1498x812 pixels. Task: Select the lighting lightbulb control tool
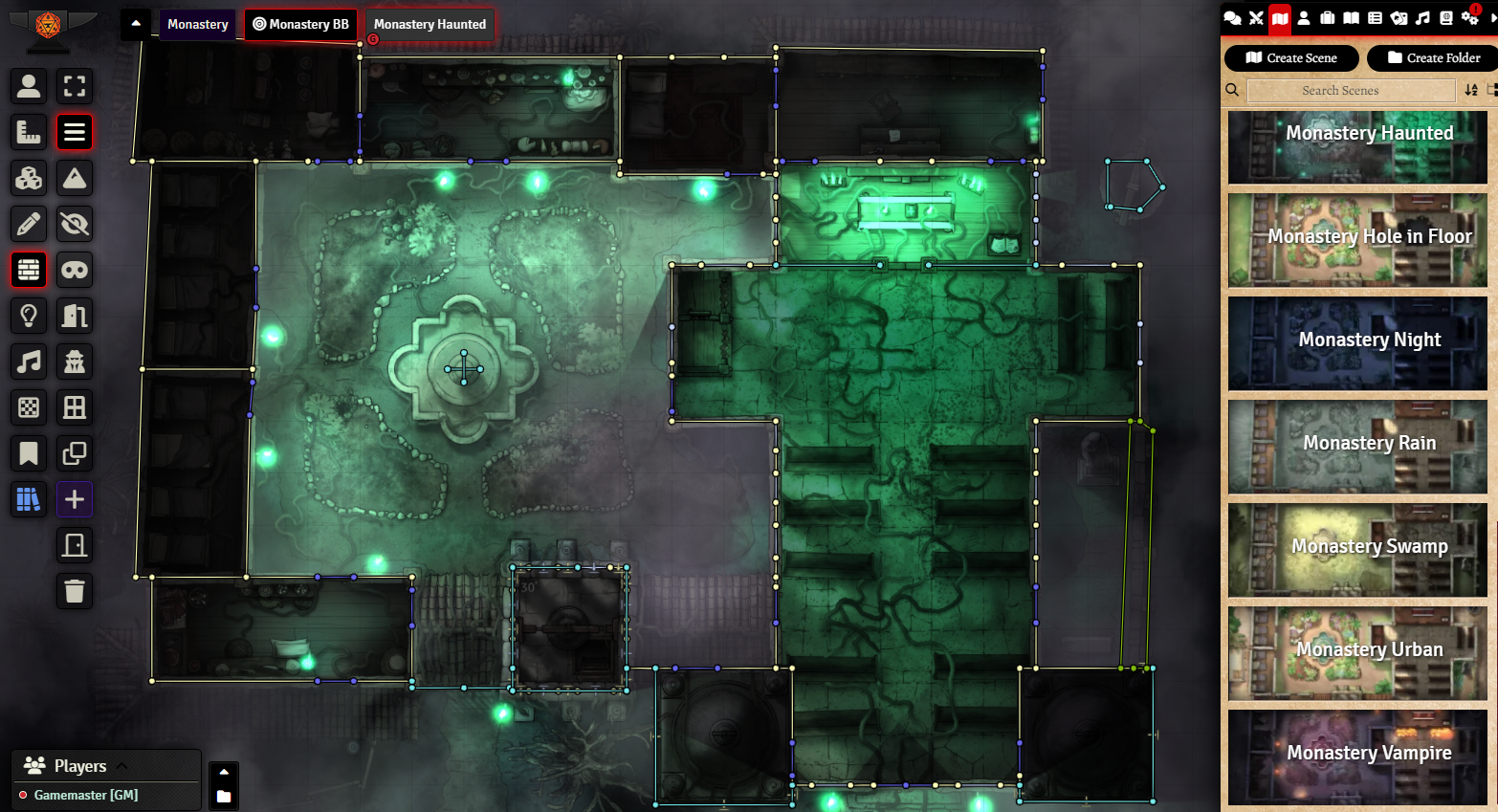(x=29, y=316)
